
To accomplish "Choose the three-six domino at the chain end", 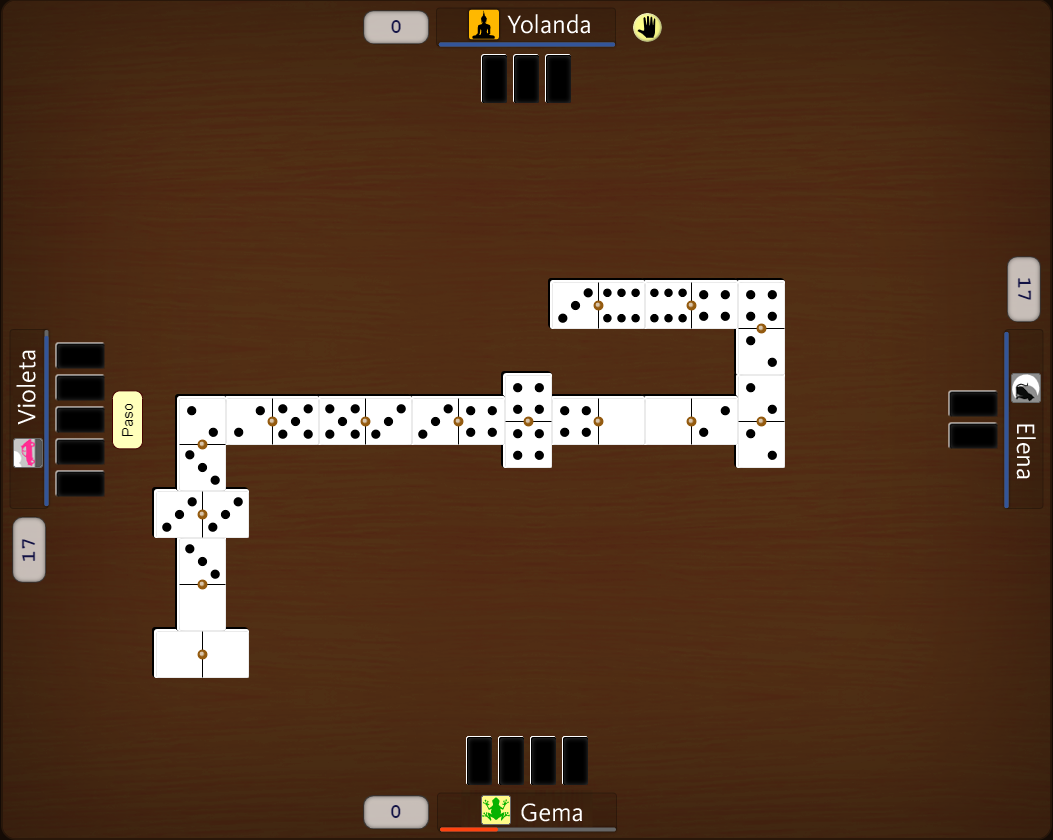I will [x=597, y=304].
